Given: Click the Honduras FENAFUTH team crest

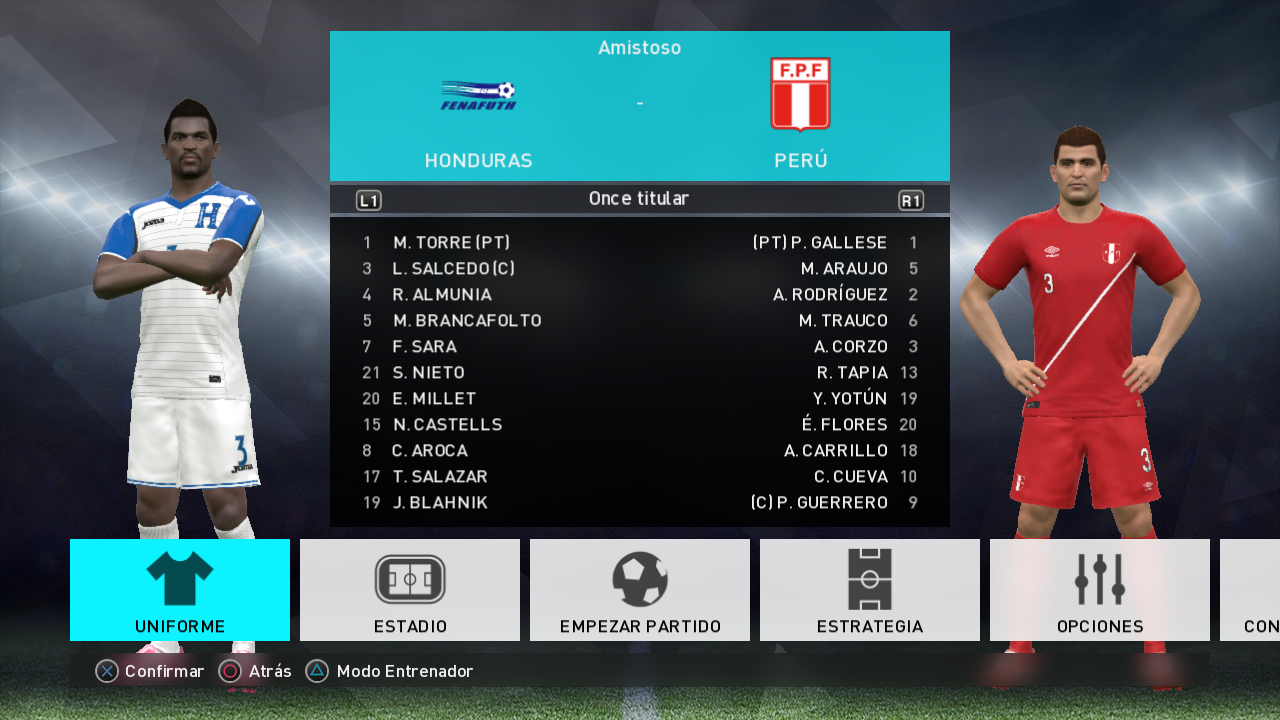Looking at the screenshot, I should tap(478, 96).
